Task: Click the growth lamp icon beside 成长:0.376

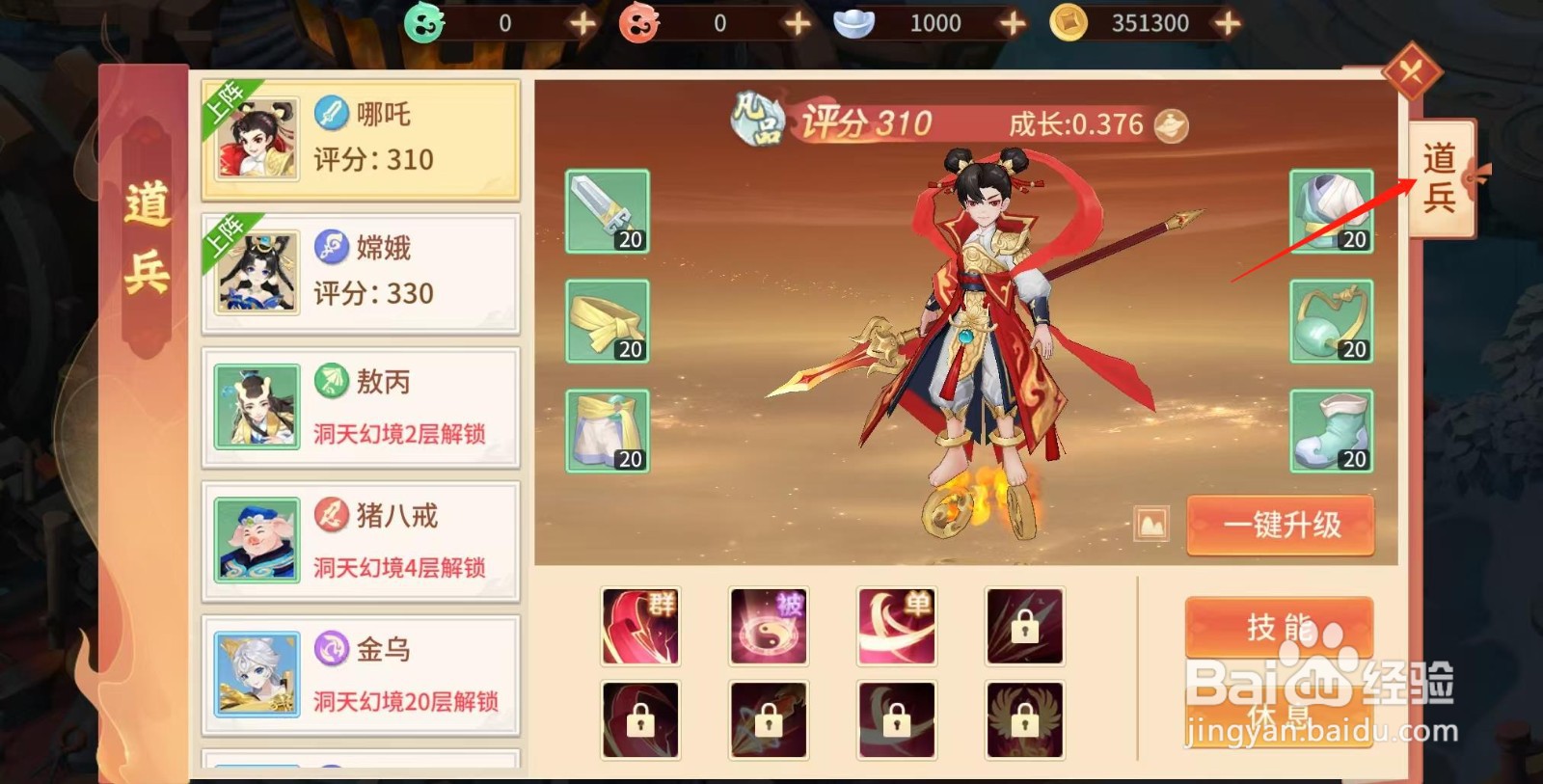Action: click(1172, 125)
